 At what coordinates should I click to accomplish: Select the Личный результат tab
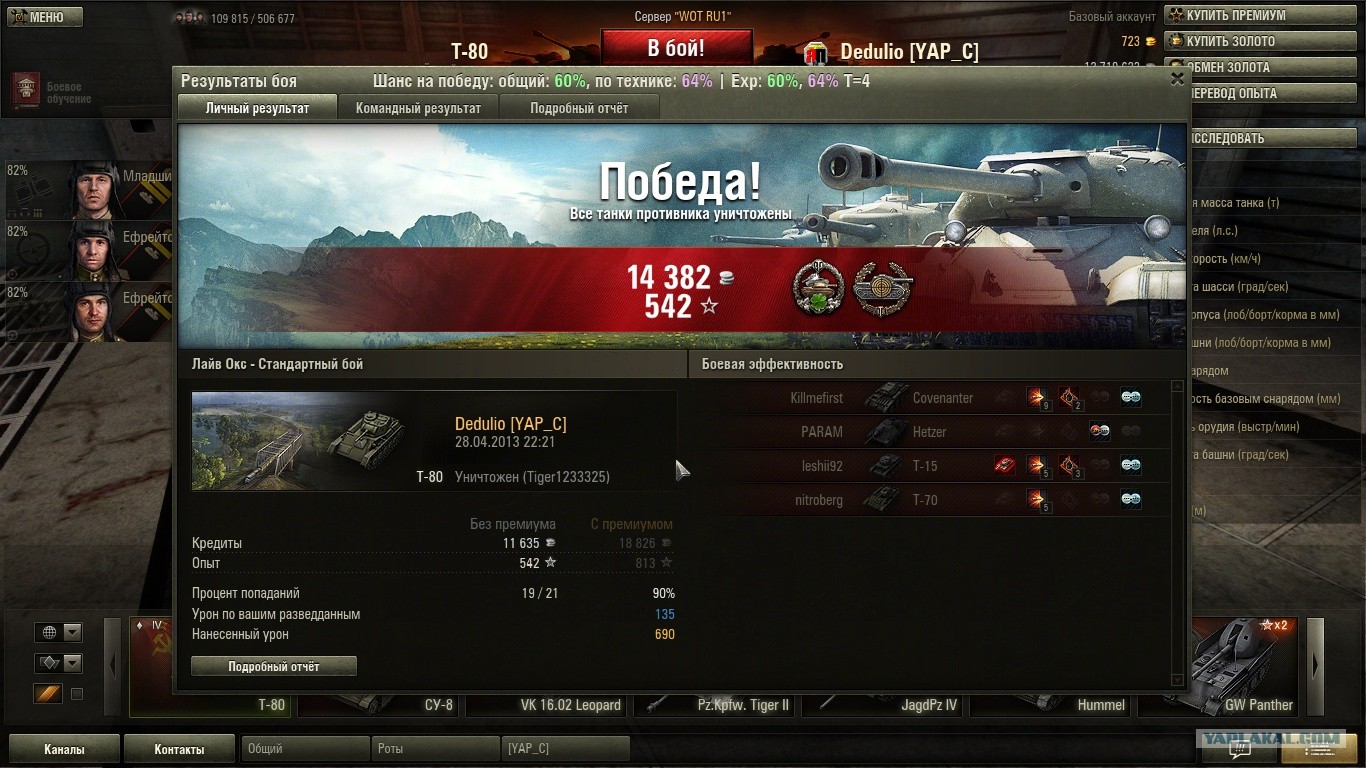pyautogui.click(x=257, y=108)
